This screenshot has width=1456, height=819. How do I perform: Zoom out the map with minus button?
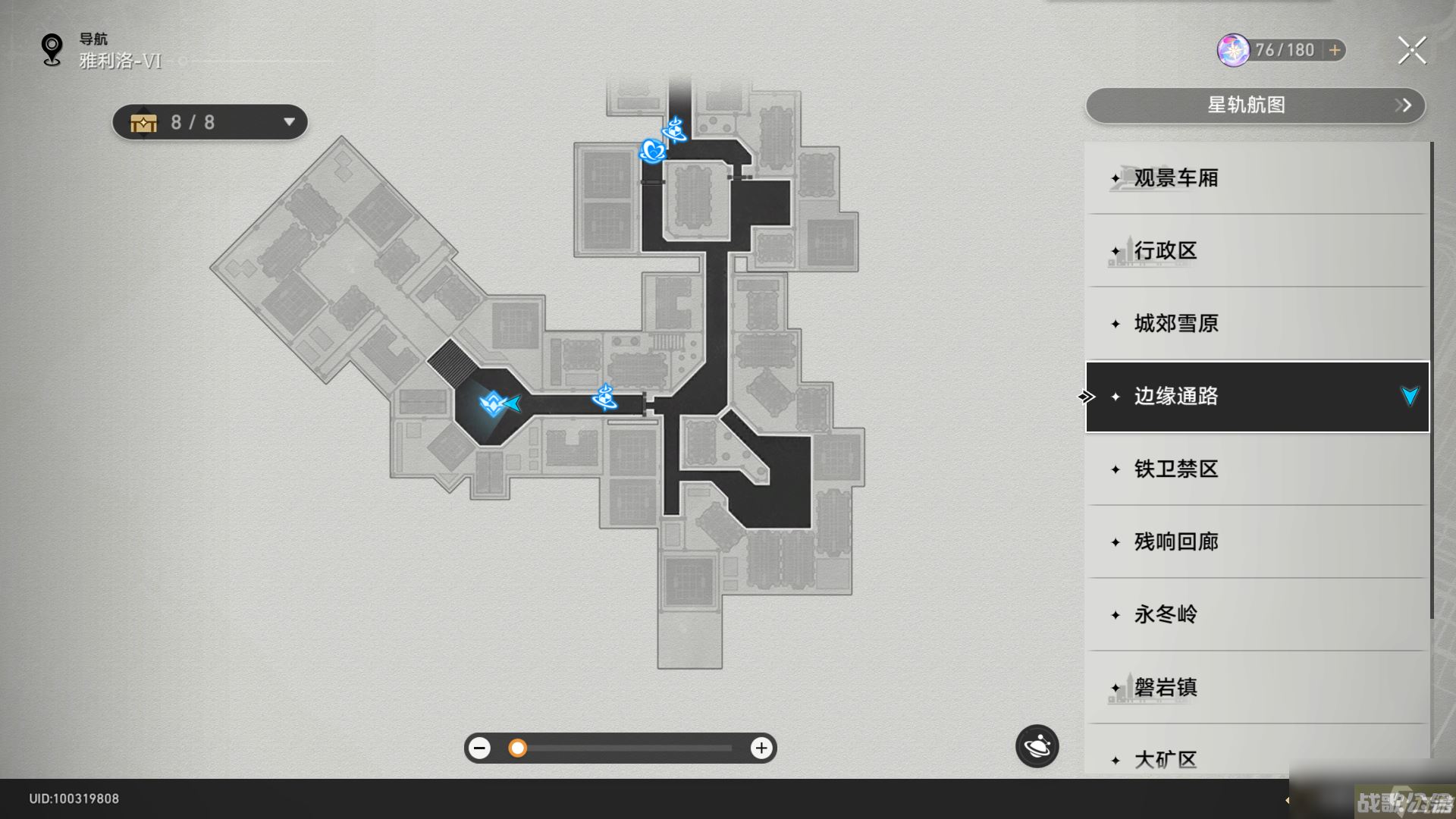tap(479, 748)
